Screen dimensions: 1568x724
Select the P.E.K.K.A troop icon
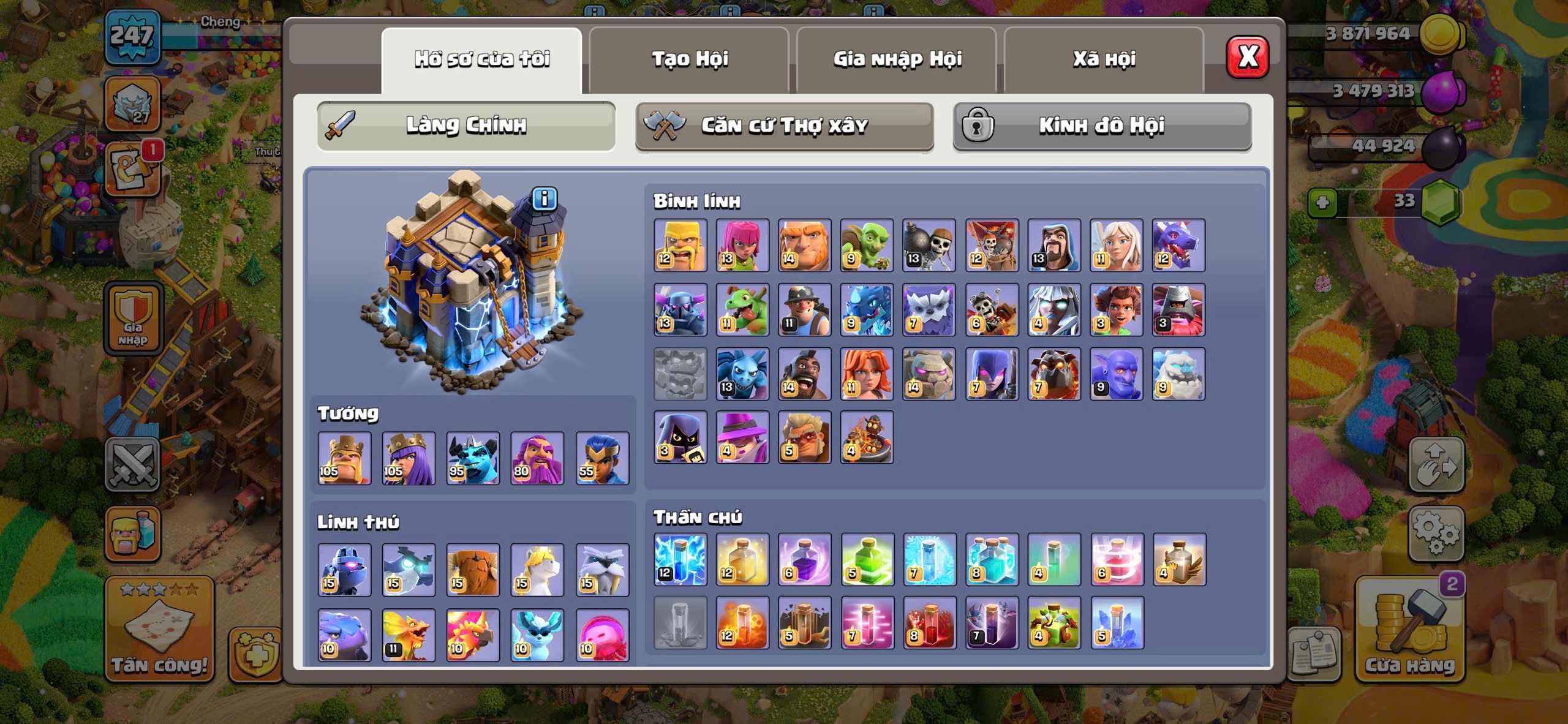(680, 310)
